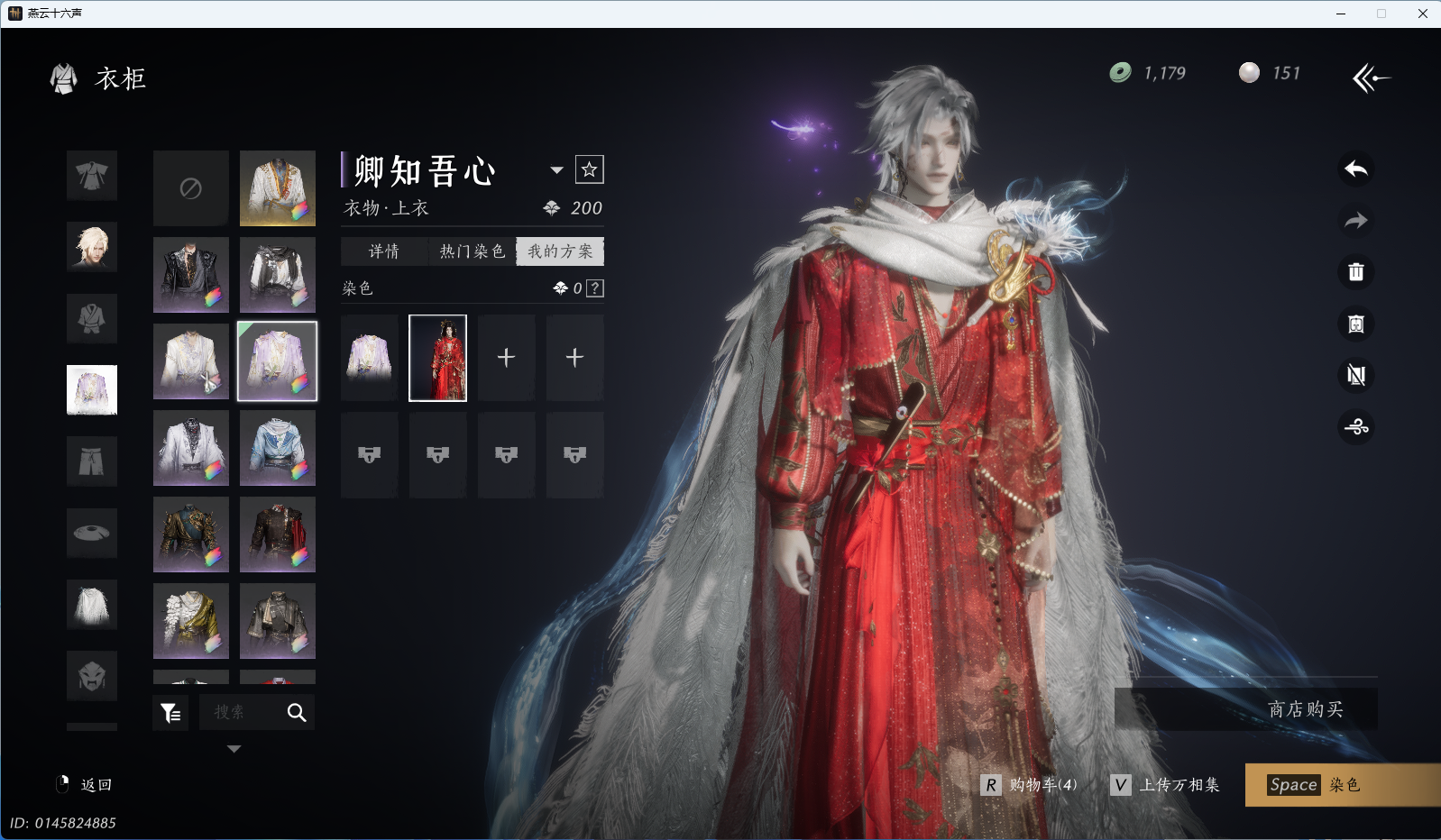Open the outfit filter button
This screenshot has width=1441, height=840.
(170, 713)
